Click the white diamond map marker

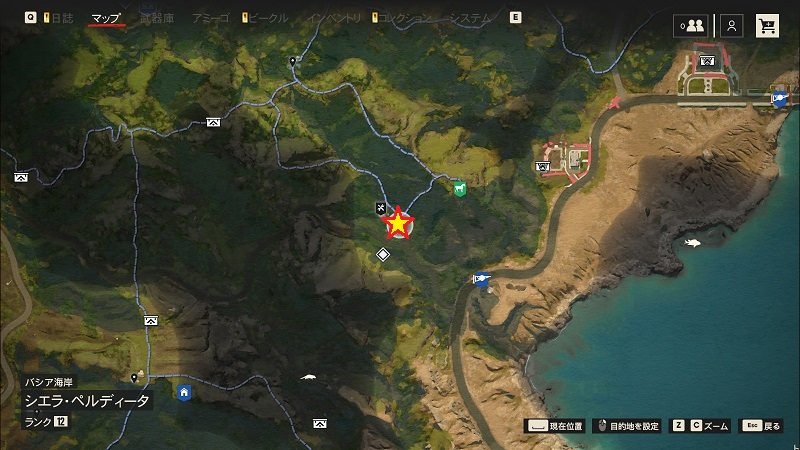(x=382, y=255)
